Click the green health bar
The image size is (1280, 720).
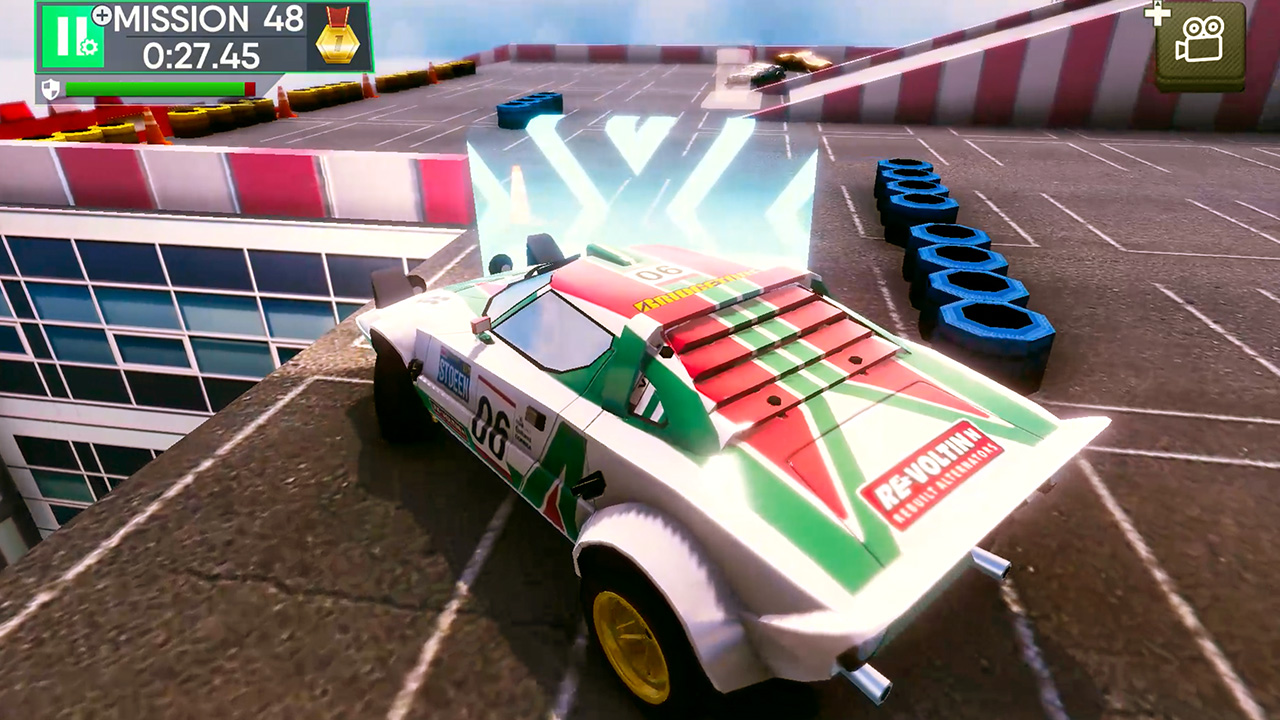156,88
